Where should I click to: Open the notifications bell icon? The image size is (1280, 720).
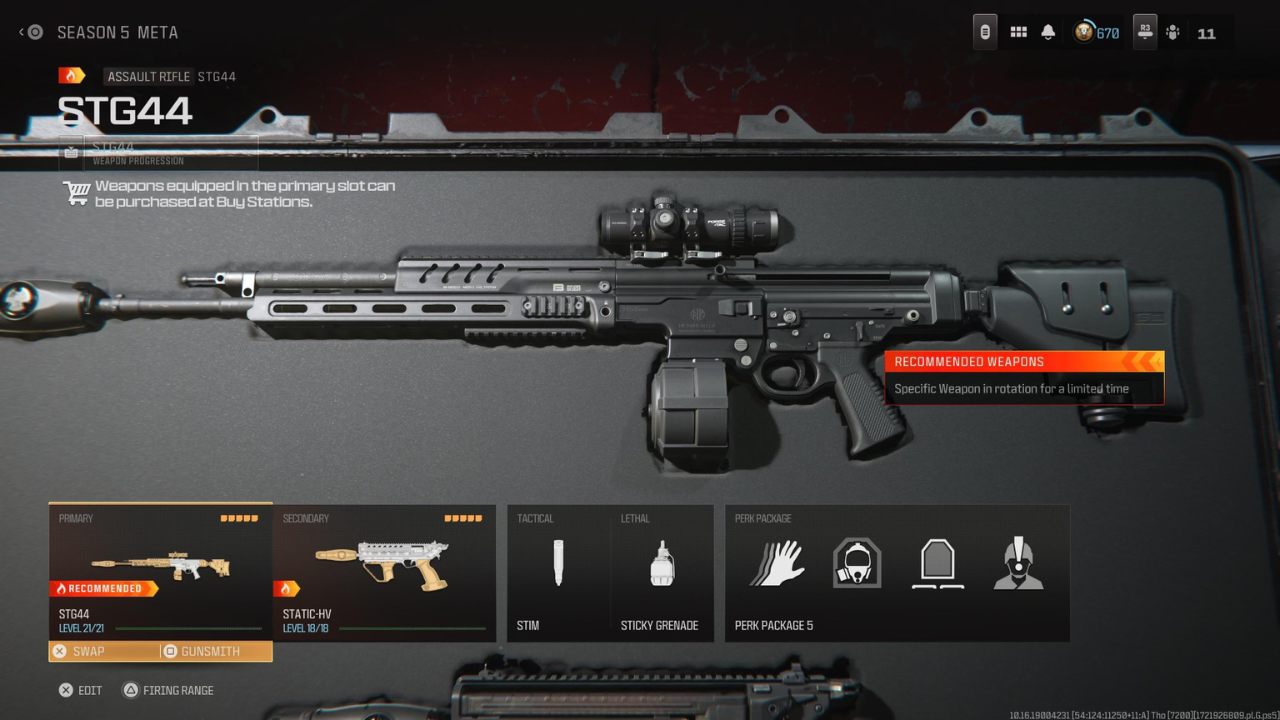1047,31
